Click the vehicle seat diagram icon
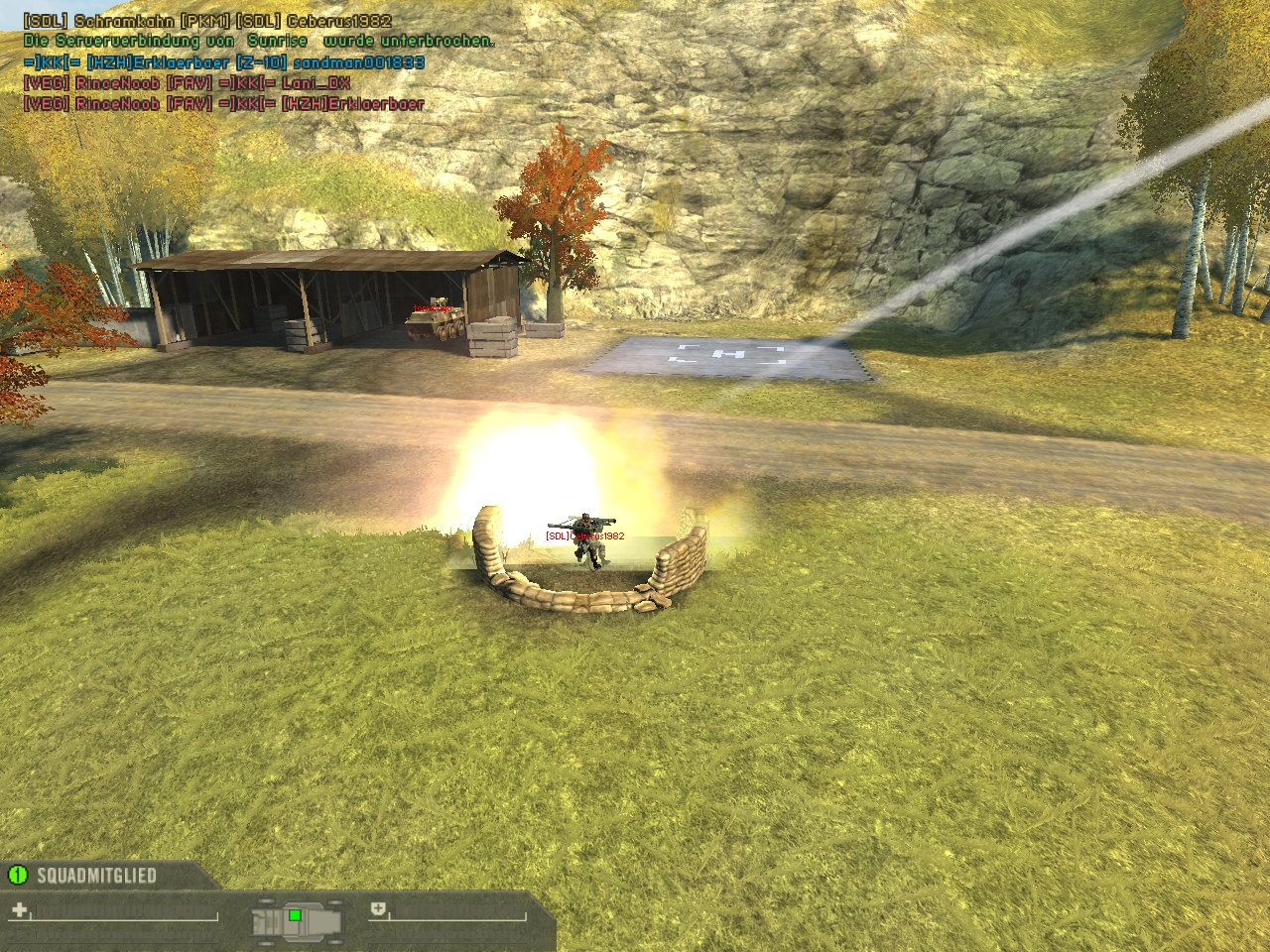 tap(298, 919)
